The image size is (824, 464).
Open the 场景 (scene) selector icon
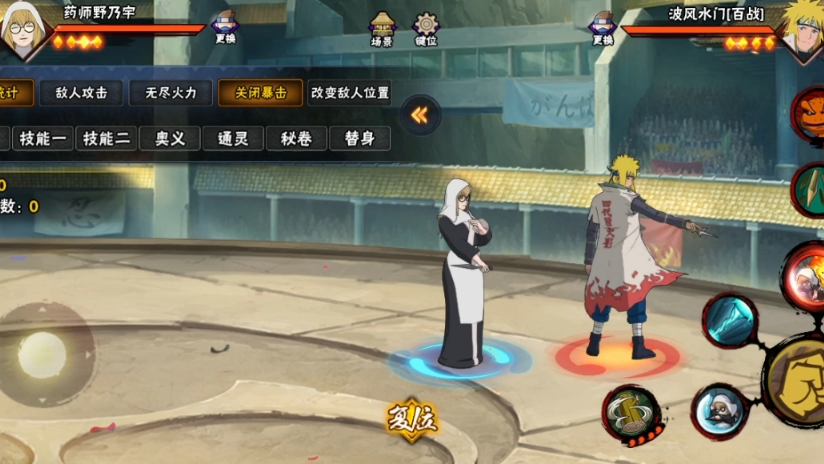pos(383,29)
